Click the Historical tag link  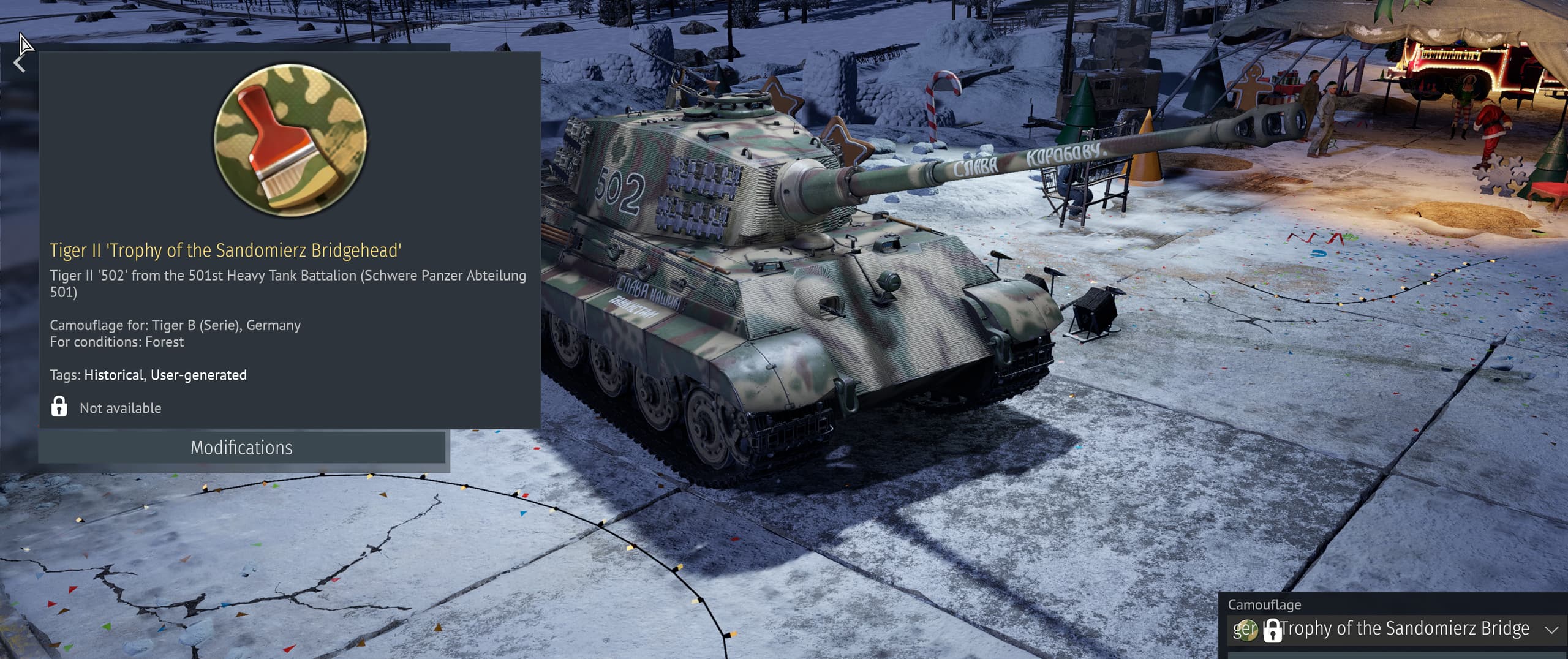point(113,375)
